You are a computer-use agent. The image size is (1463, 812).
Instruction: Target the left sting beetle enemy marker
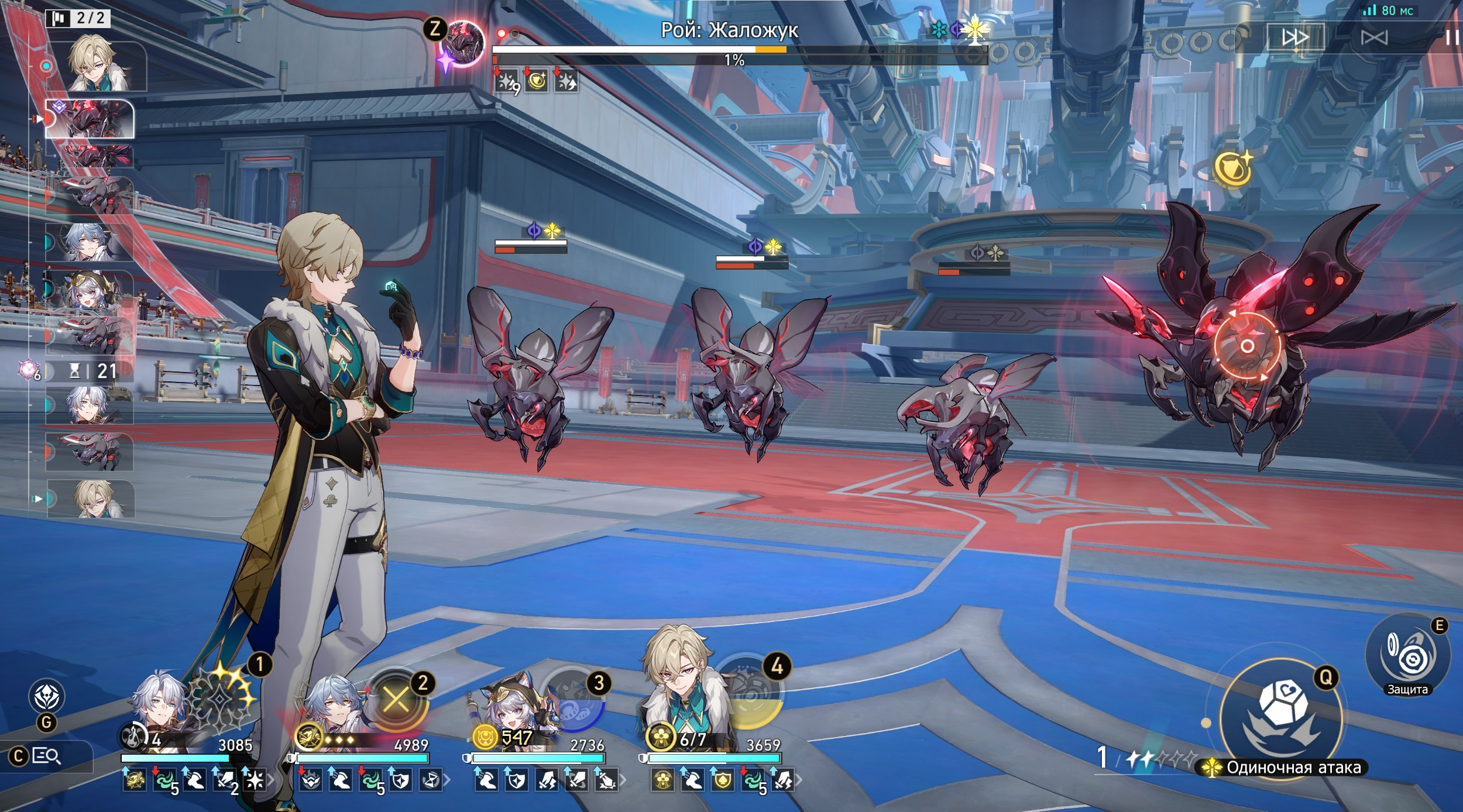tap(543, 231)
